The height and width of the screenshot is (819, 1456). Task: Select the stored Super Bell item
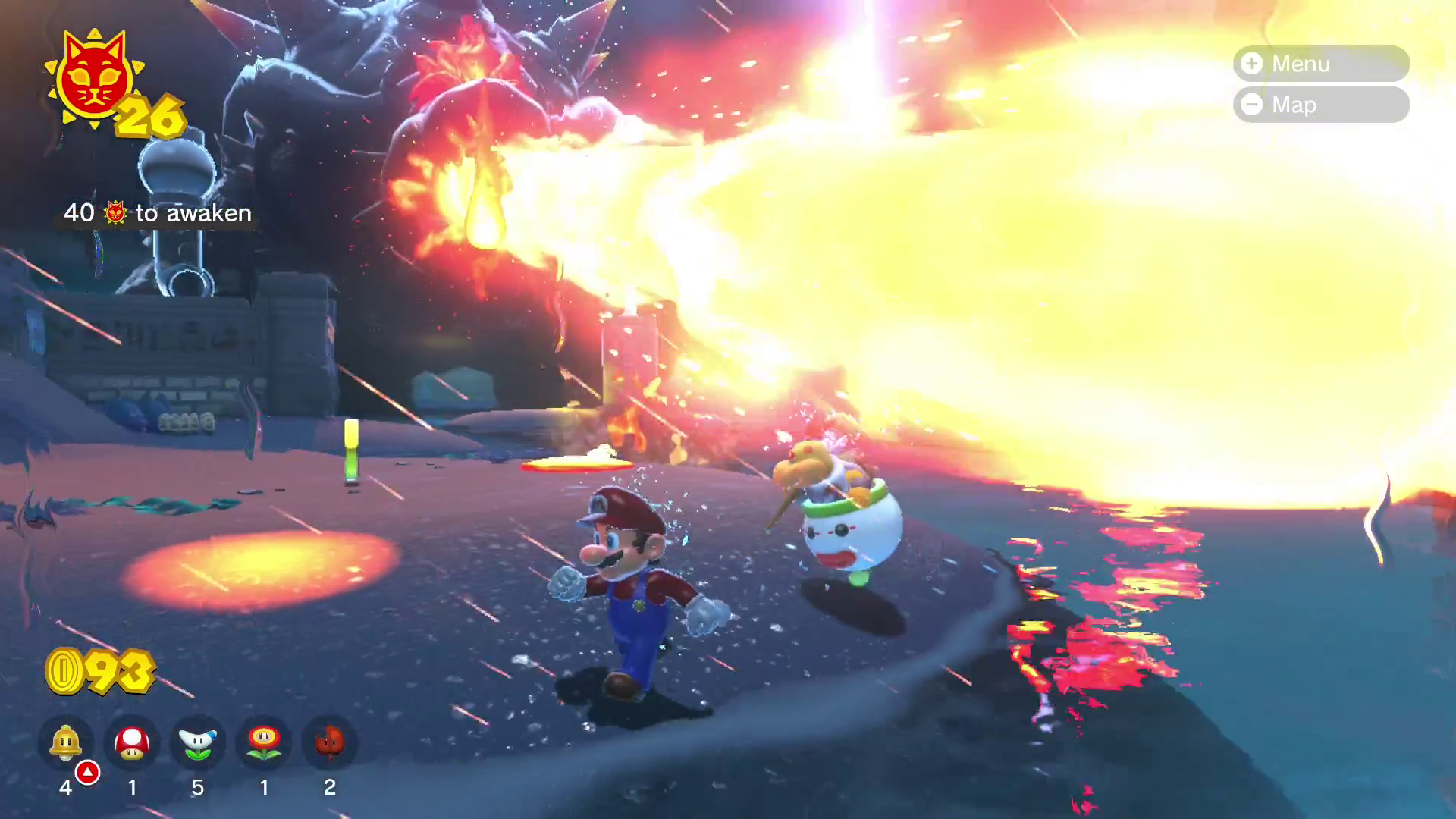[x=66, y=742]
